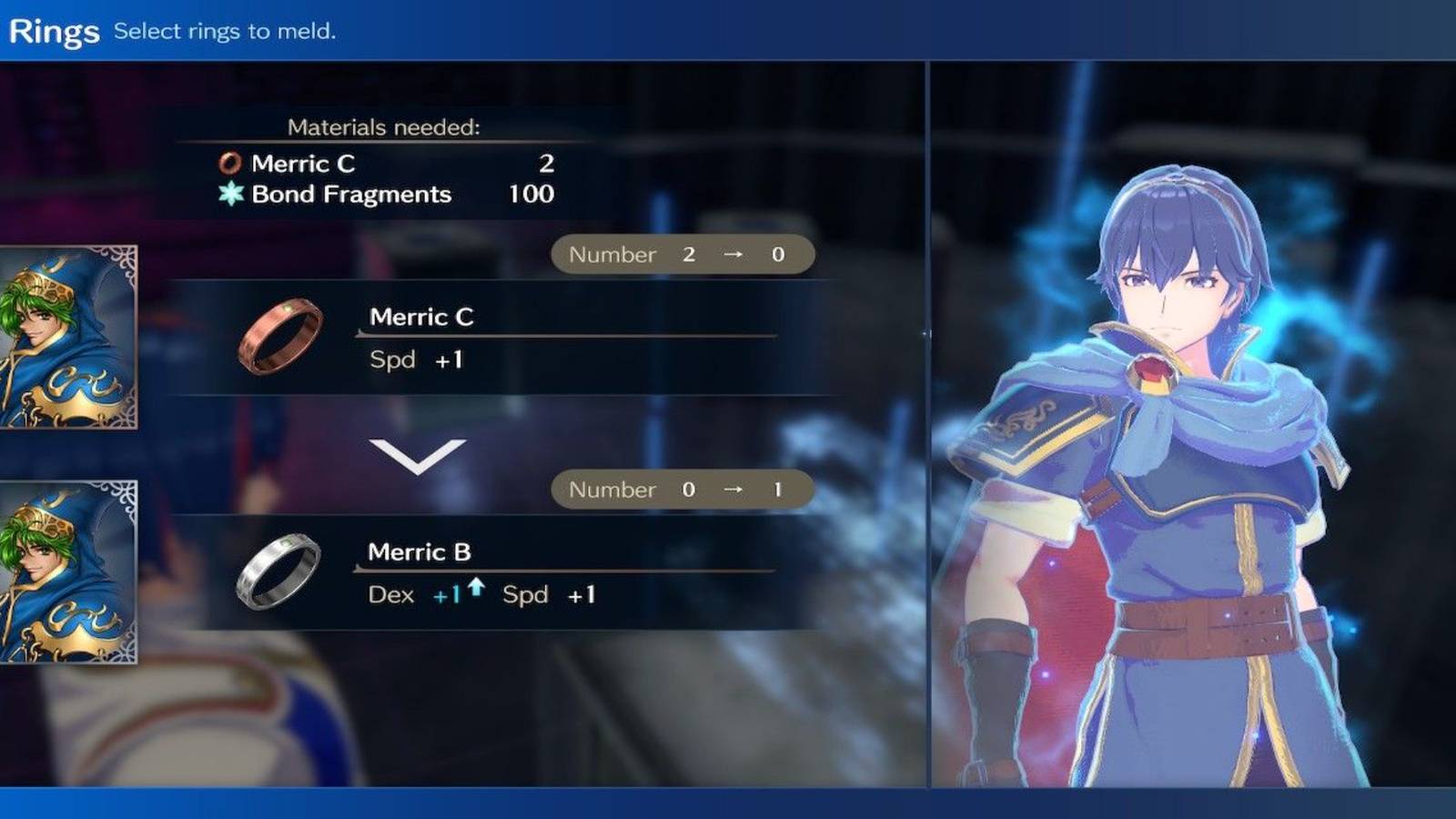Expand the meld result chevron arrow

(x=418, y=460)
